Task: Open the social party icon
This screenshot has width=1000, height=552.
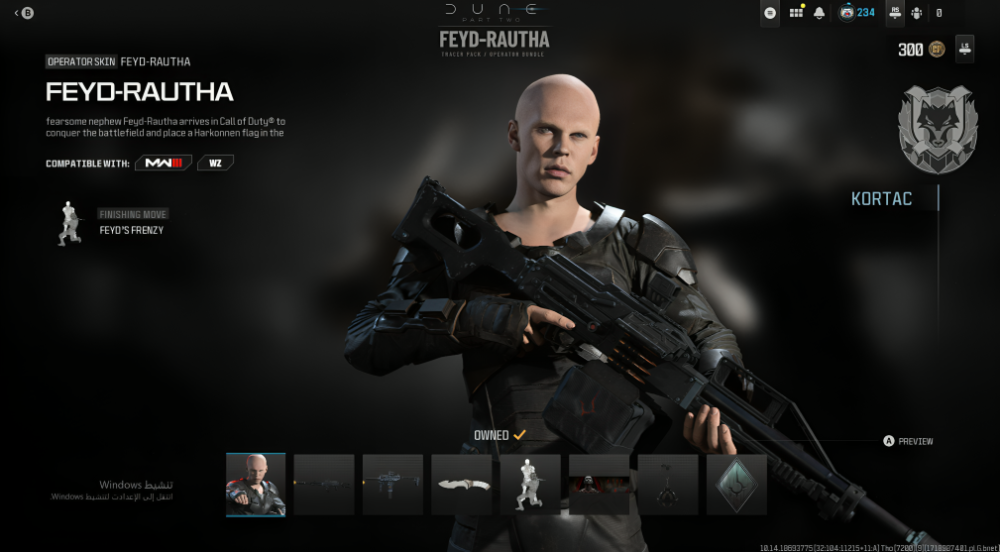Action: (x=916, y=13)
